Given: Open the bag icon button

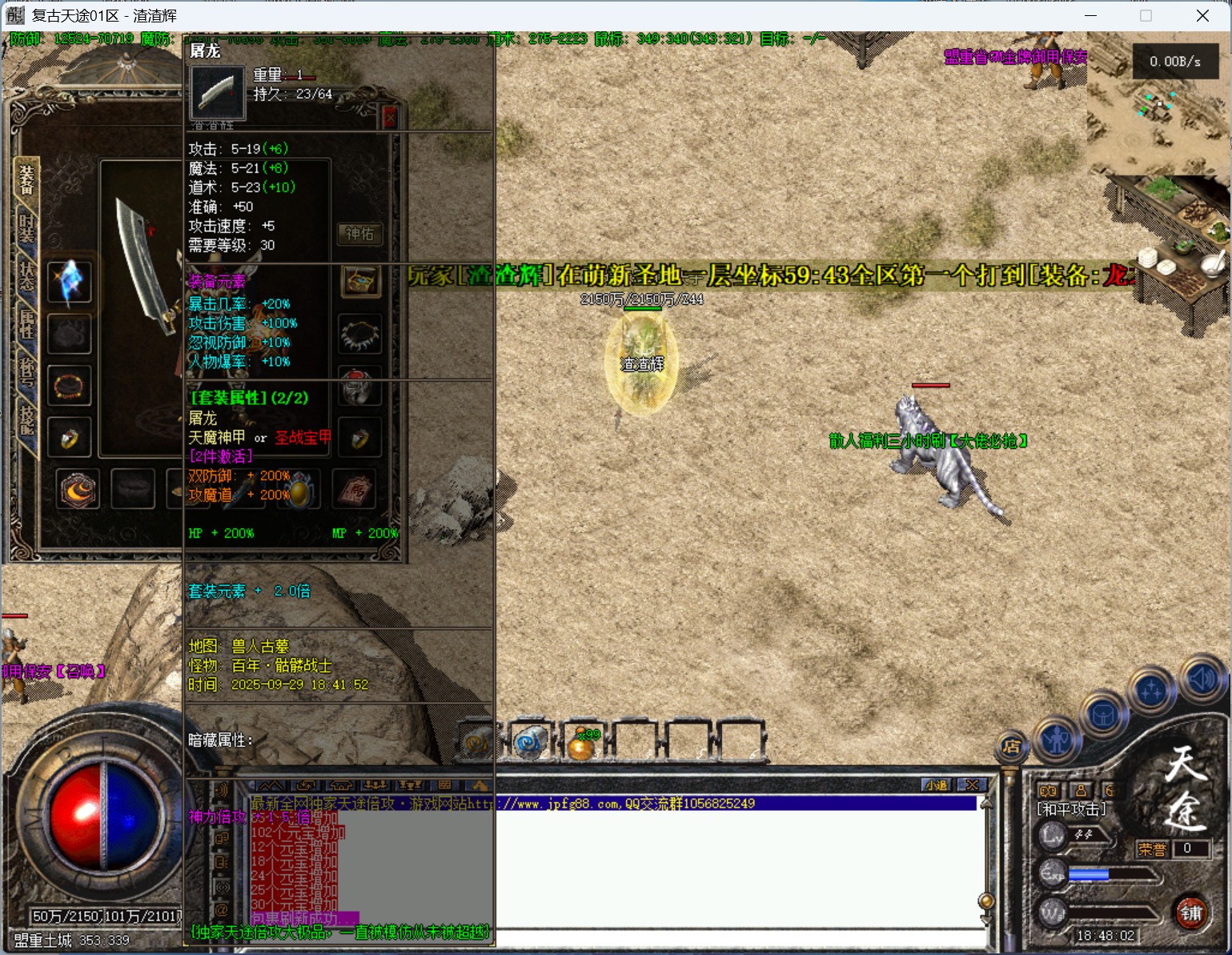Looking at the screenshot, I should coord(1104,715).
